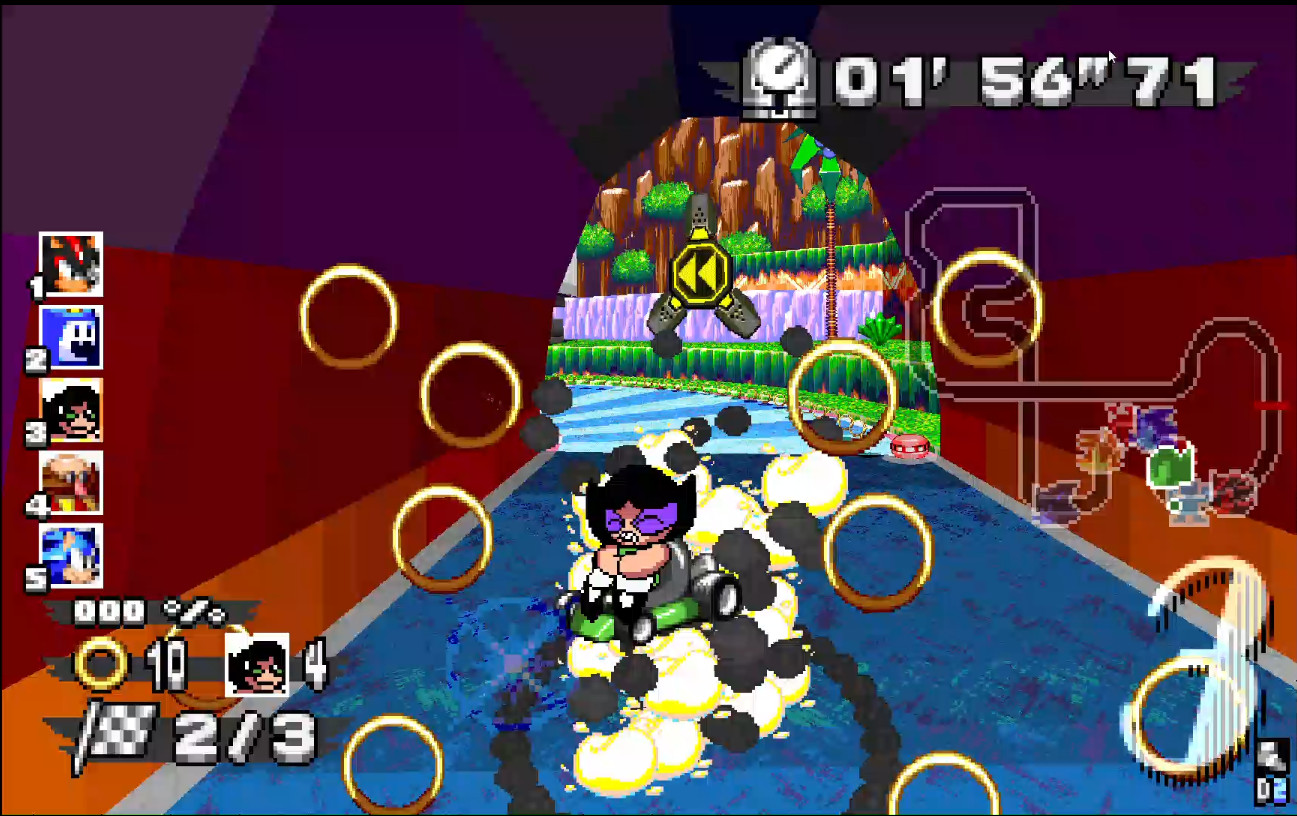Select the player's character face beside the item slot
This screenshot has height=816, width=1297.
[257, 662]
